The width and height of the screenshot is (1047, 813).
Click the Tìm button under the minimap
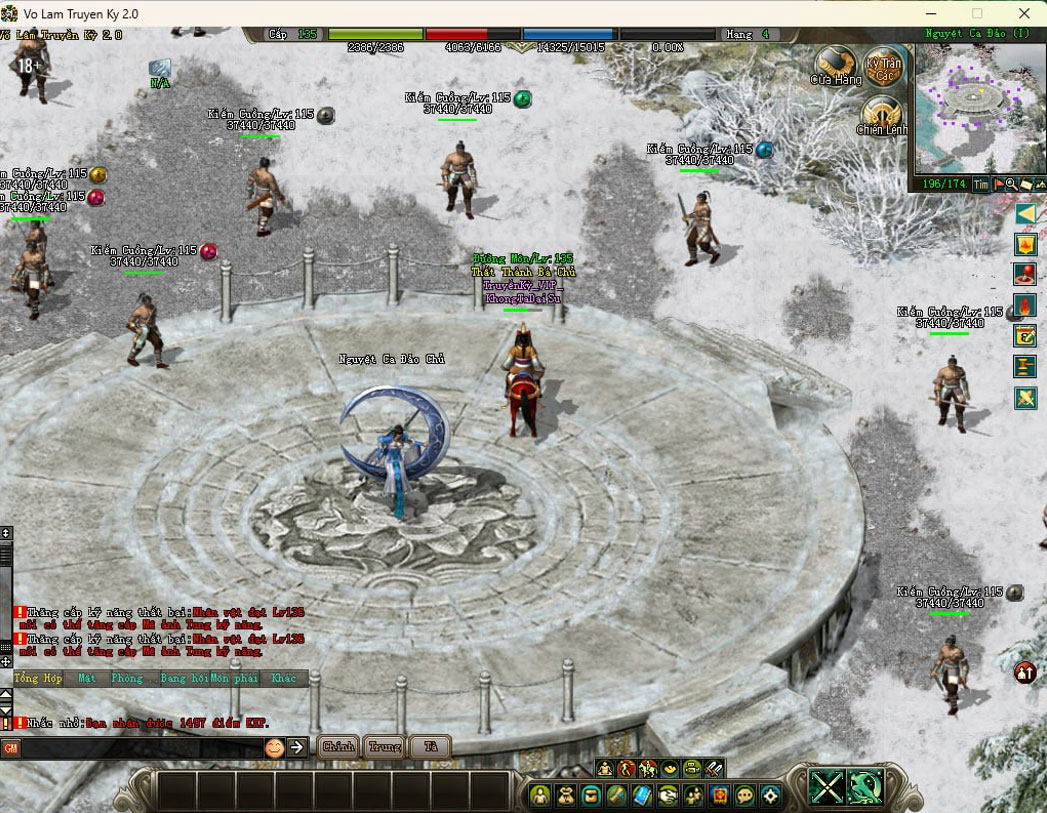click(x=981, y=185)
